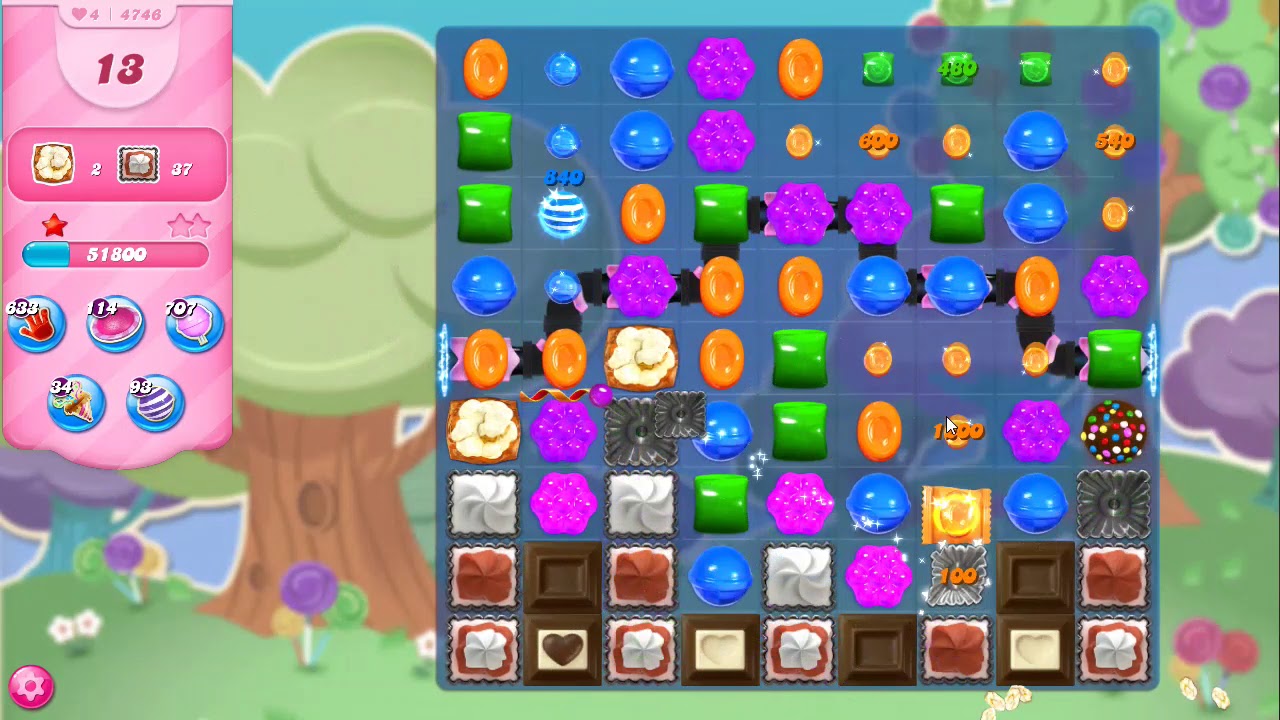Click the red star above the score bar
The height and width of the screenshot is (720, 1280).
click(55, 225)
